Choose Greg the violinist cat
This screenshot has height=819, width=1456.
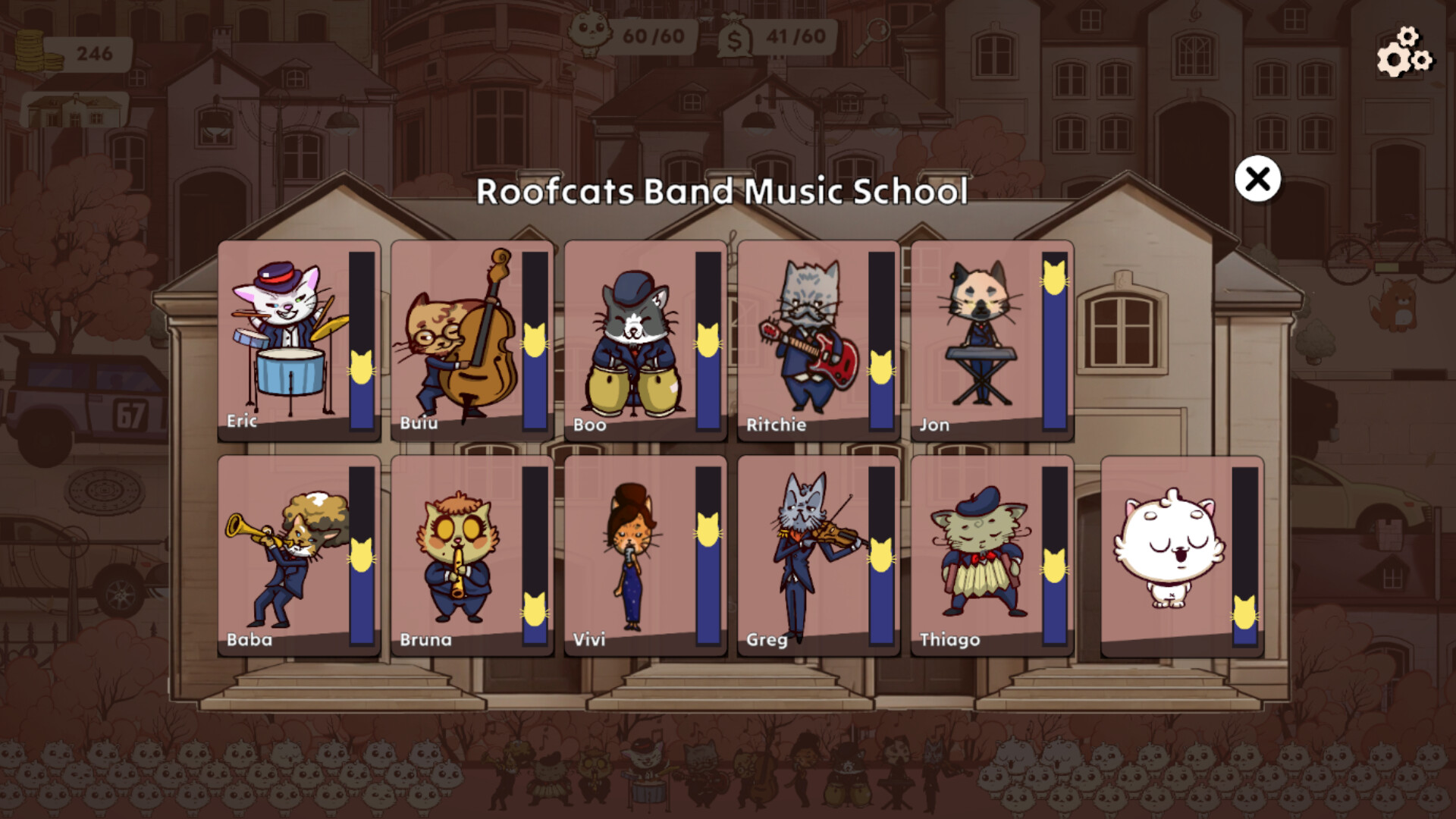click(804, 554)
